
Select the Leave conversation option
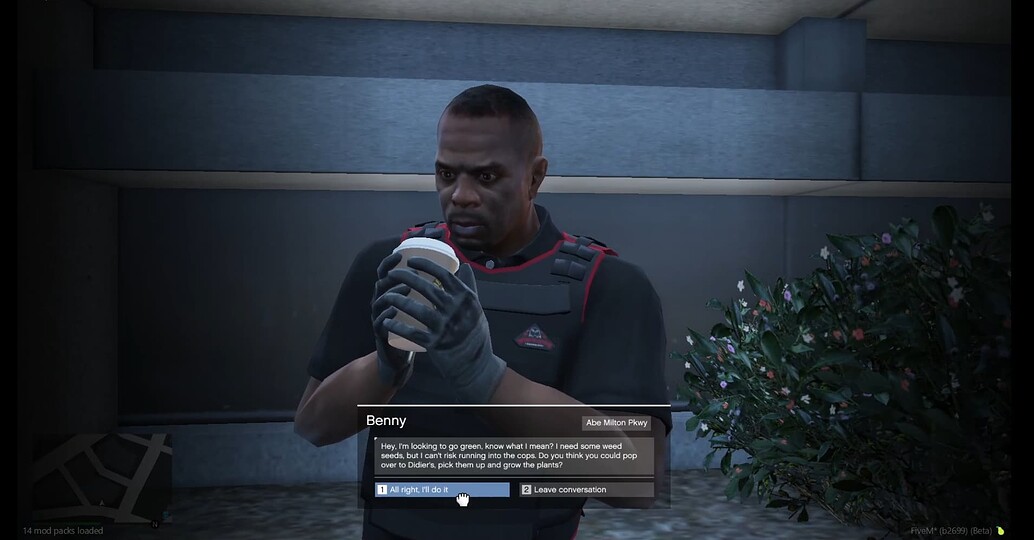click(x=586, y=490)
